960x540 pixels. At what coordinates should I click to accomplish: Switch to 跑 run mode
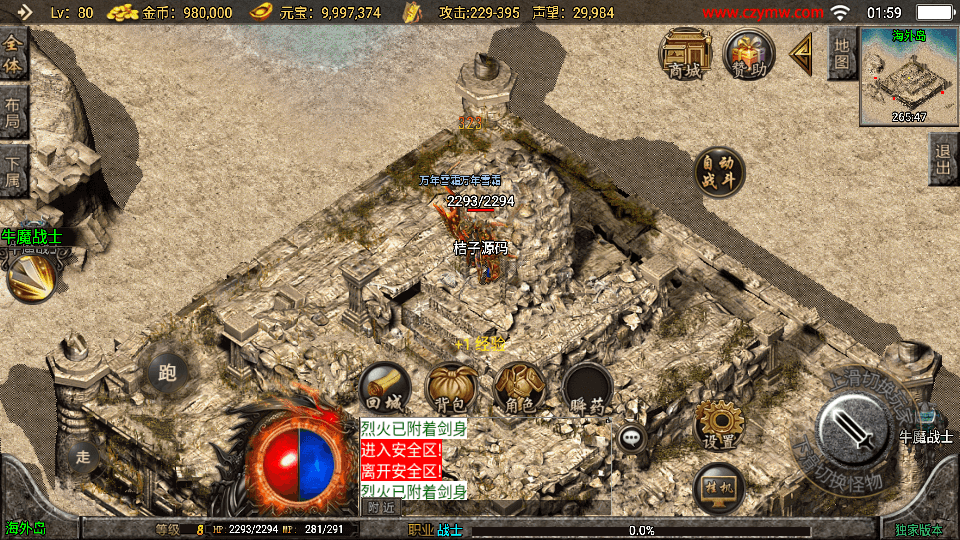pyautogui.click(x=166, y=373)
